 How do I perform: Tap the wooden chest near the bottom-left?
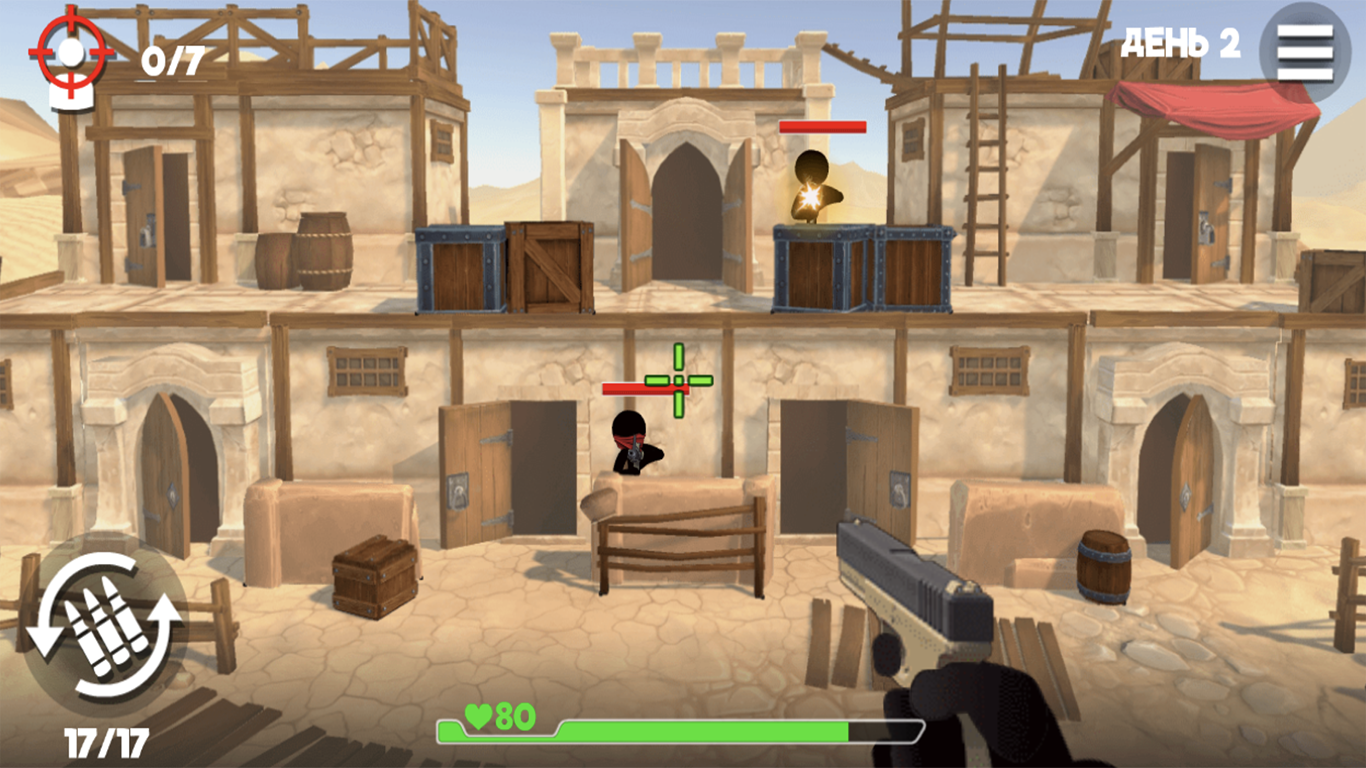pyautogui.click(x=376, y=578)
